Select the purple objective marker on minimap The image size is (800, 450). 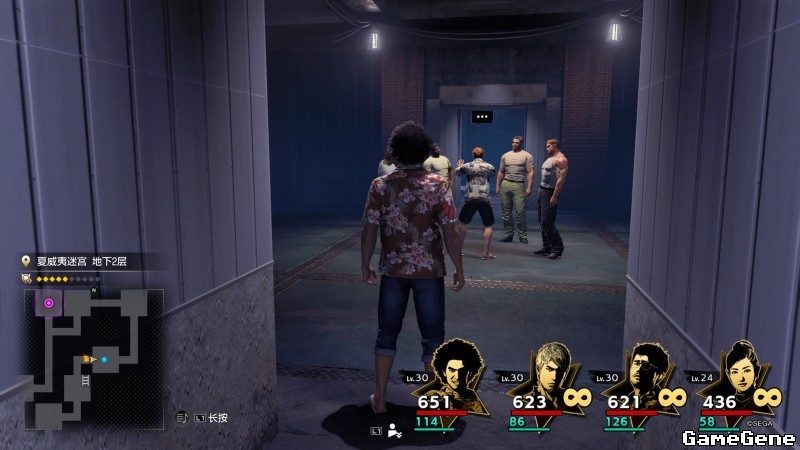pyautogui.click(x=49, y=302)
